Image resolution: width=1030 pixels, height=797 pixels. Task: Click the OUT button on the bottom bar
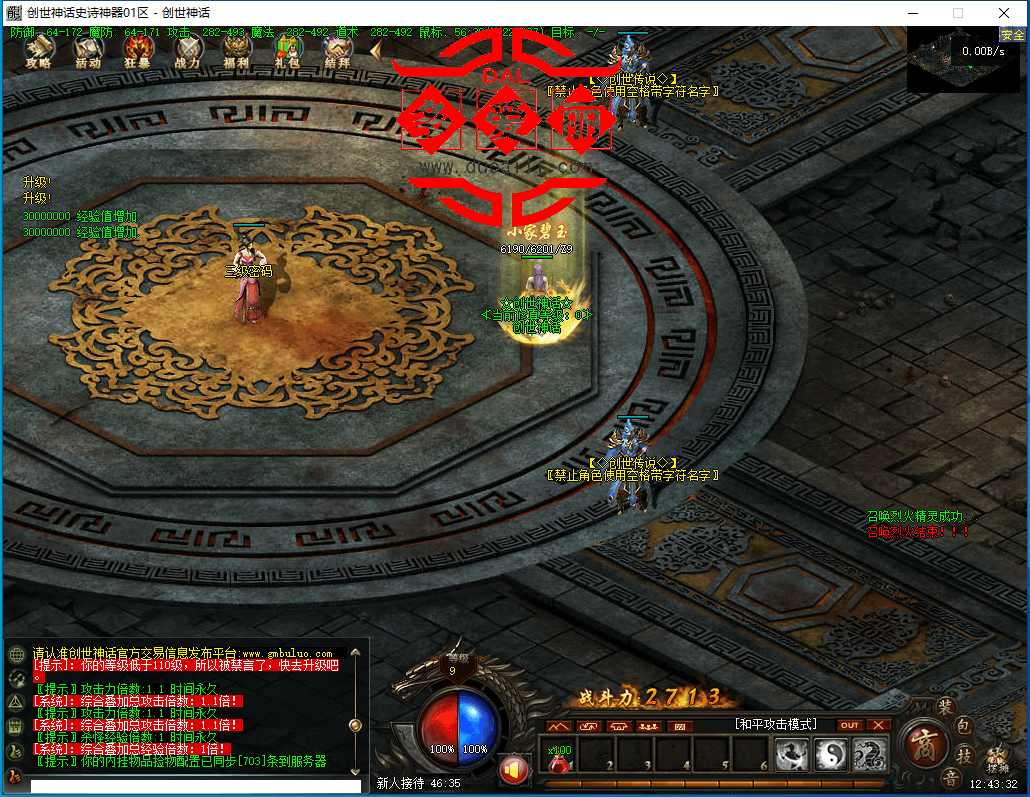(849, 725)
